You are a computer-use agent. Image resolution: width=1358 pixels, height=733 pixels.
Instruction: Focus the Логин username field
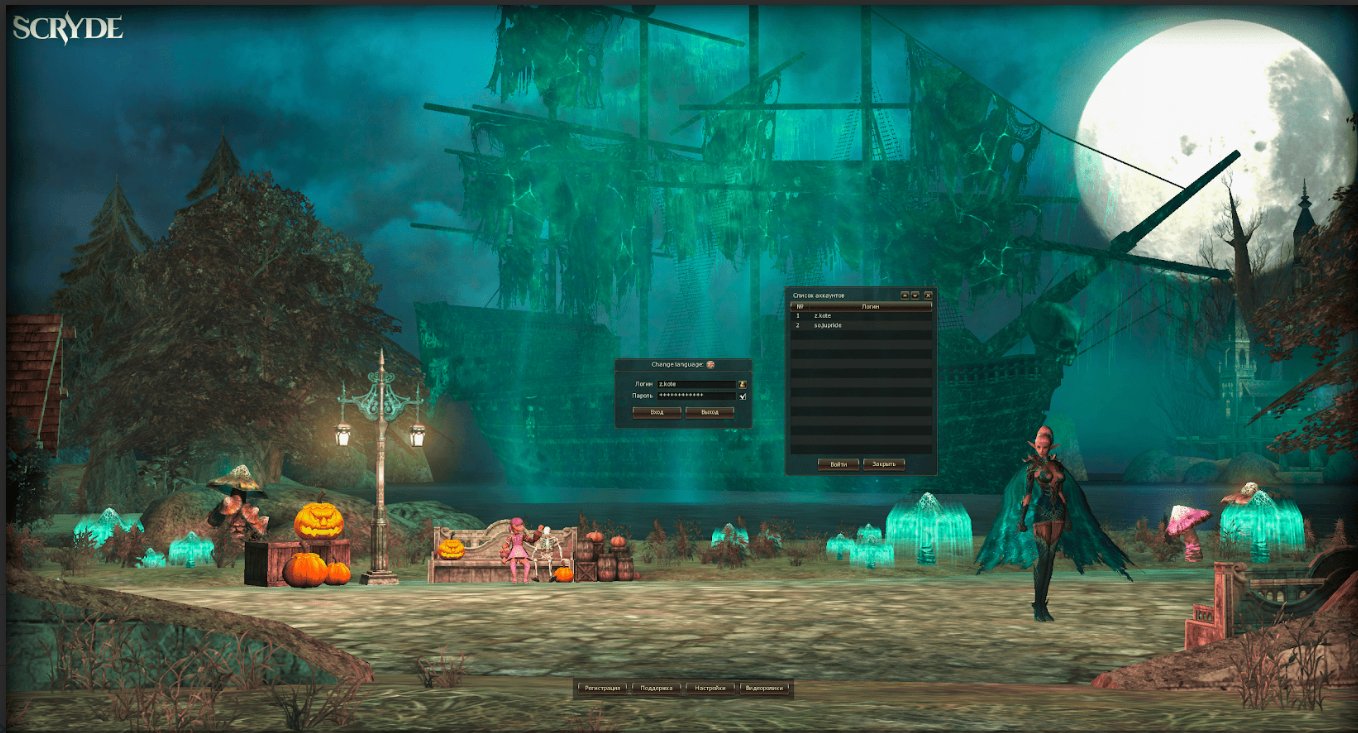[696, 384]
